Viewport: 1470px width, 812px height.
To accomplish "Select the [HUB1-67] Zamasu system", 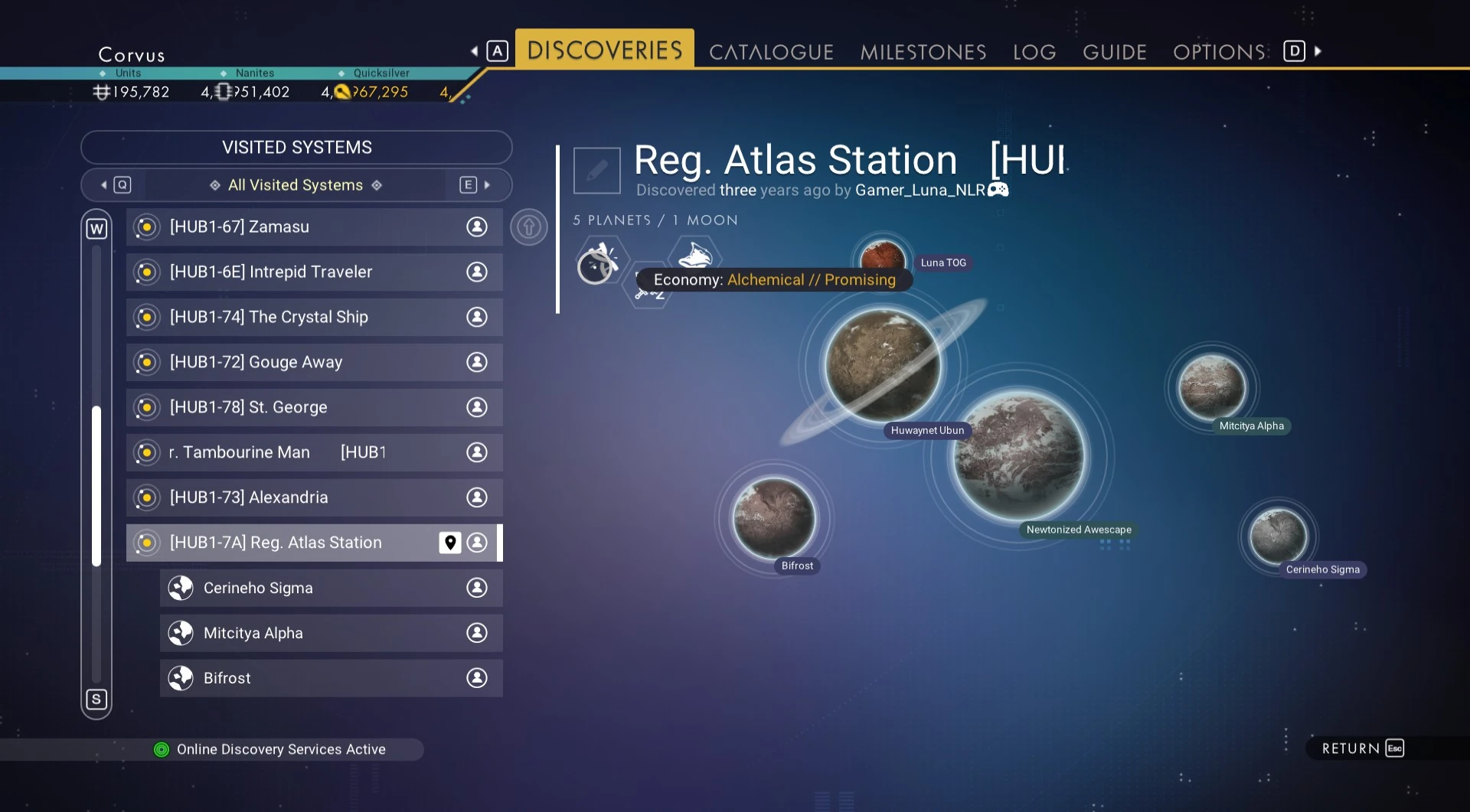I will [314, 227].
